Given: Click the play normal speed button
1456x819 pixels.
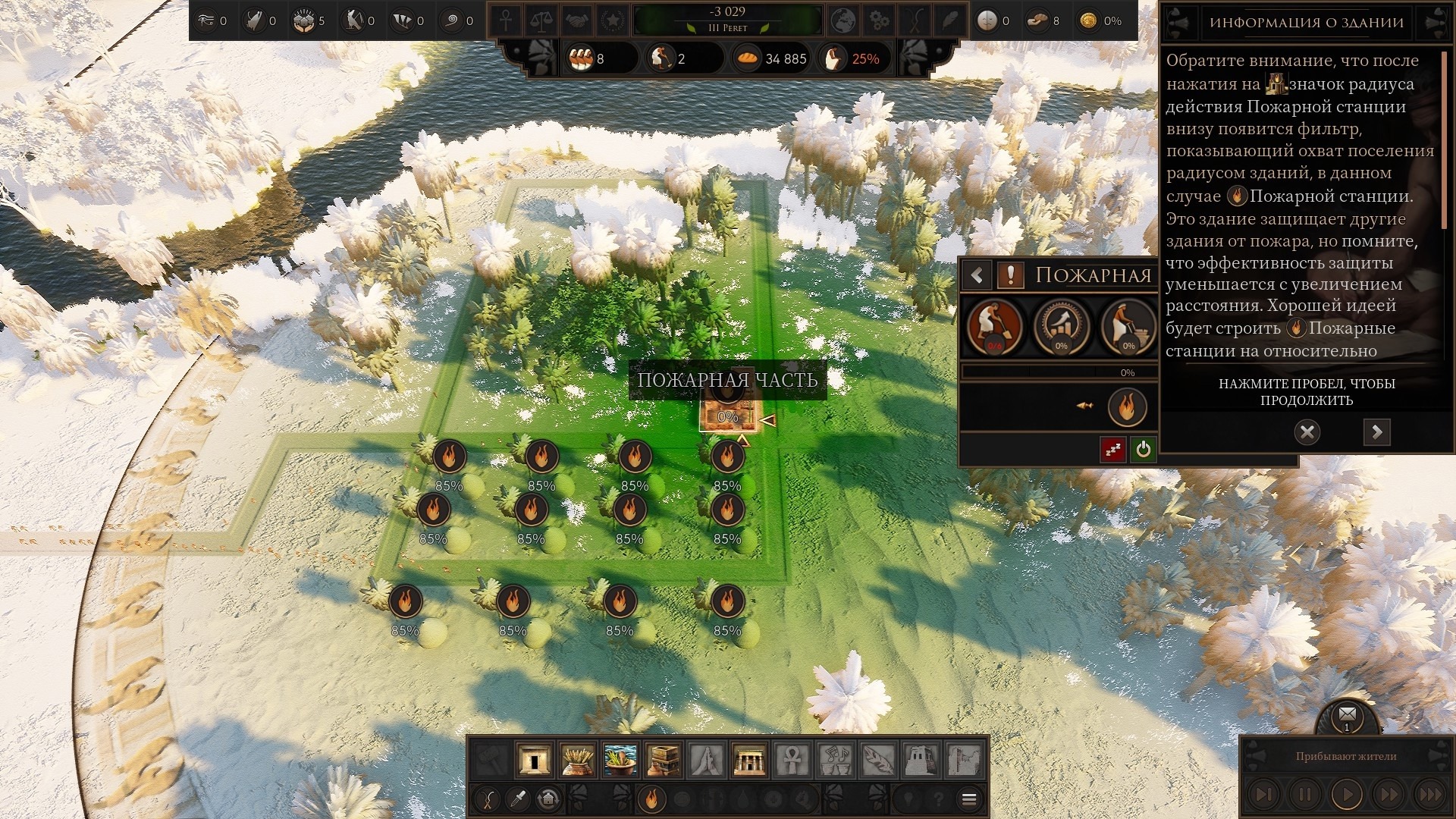Looking at the screenshot, I should 1347,795.
